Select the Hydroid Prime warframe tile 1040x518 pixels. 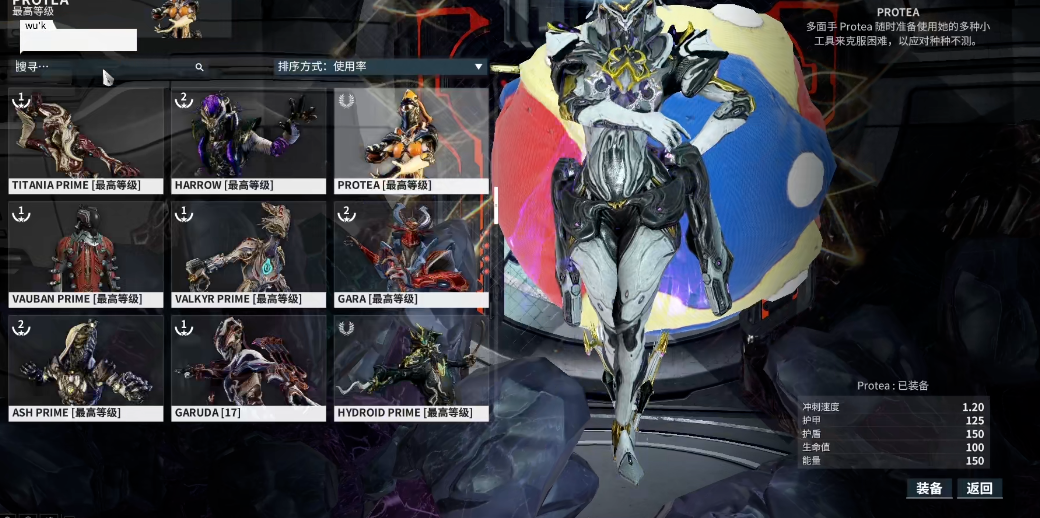point(411,367)
